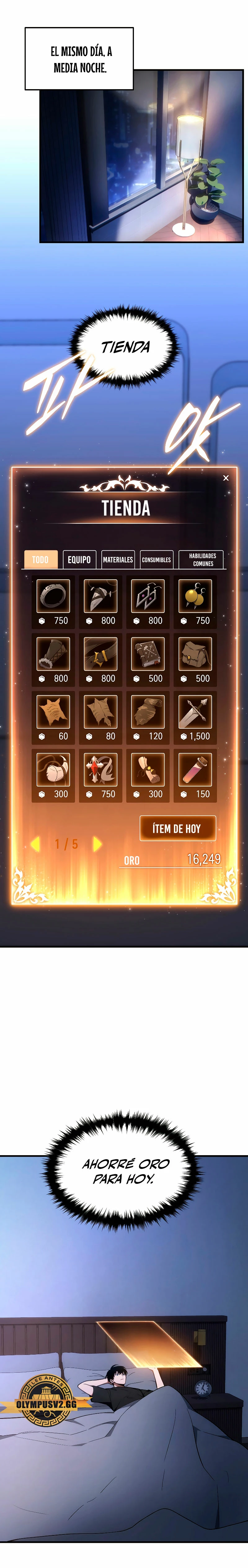
Task: Select the Todo tab
Action: click(x=41, y=559)
